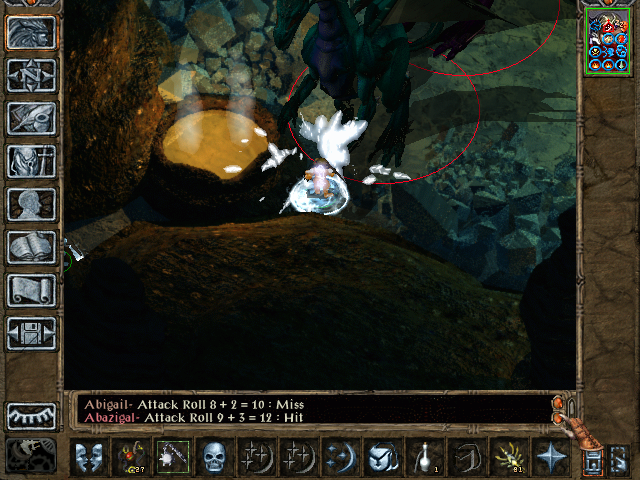
Task: Select the ranged weapon slot with ammo
Action: point(131,457)
